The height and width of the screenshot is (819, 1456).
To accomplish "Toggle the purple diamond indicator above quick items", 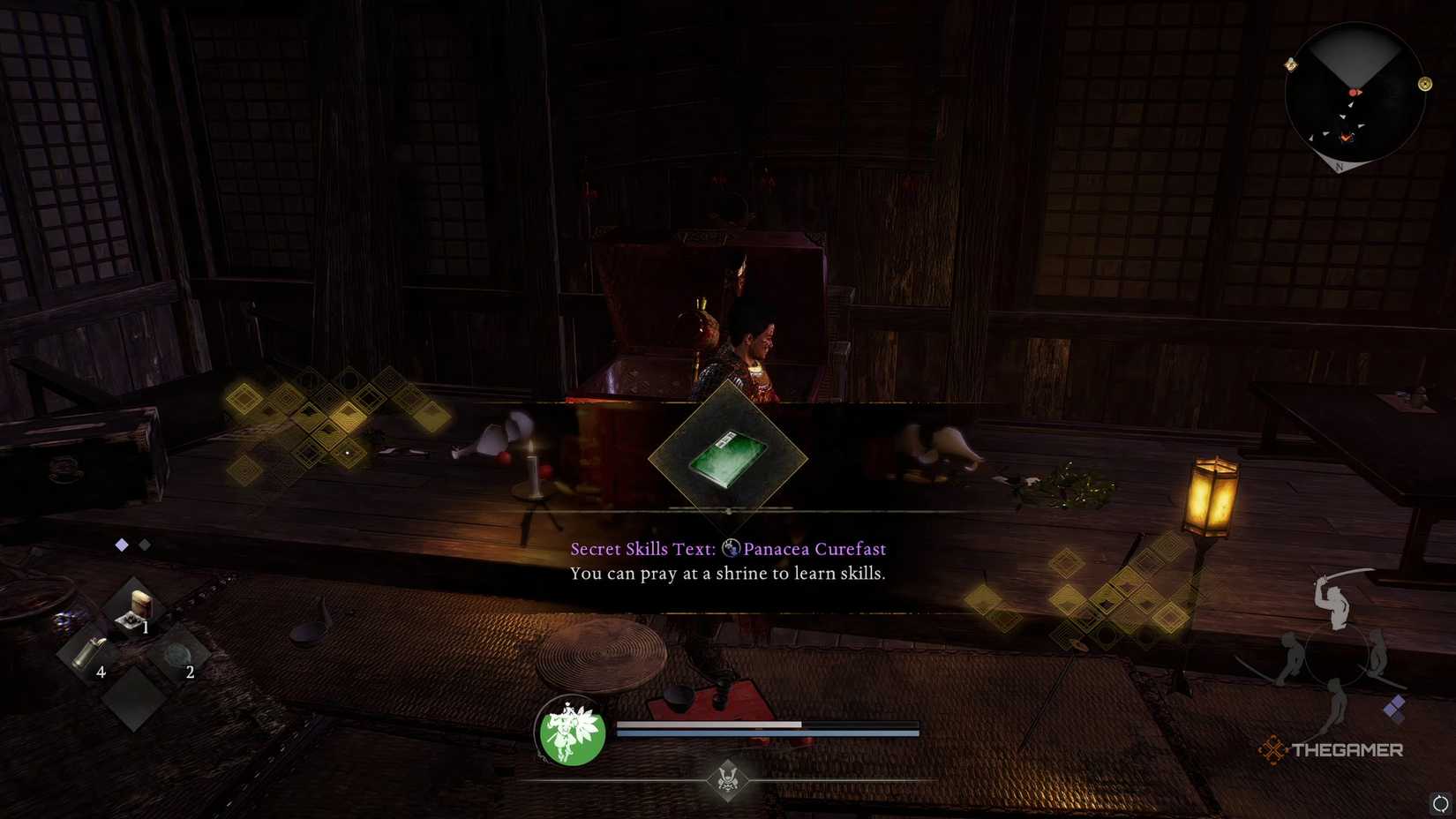I will click(121, 544).
